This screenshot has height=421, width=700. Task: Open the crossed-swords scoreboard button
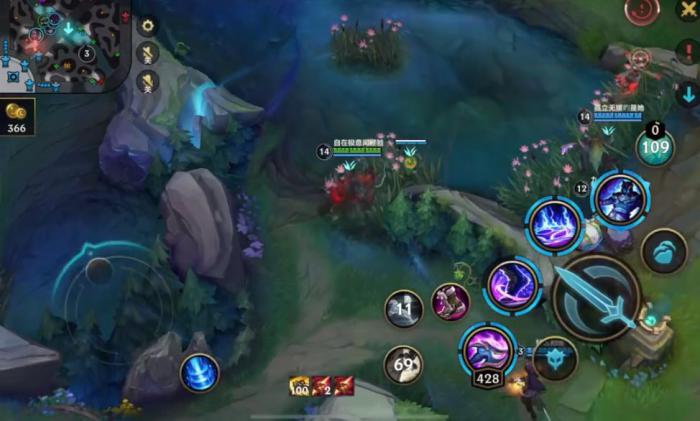687,9
